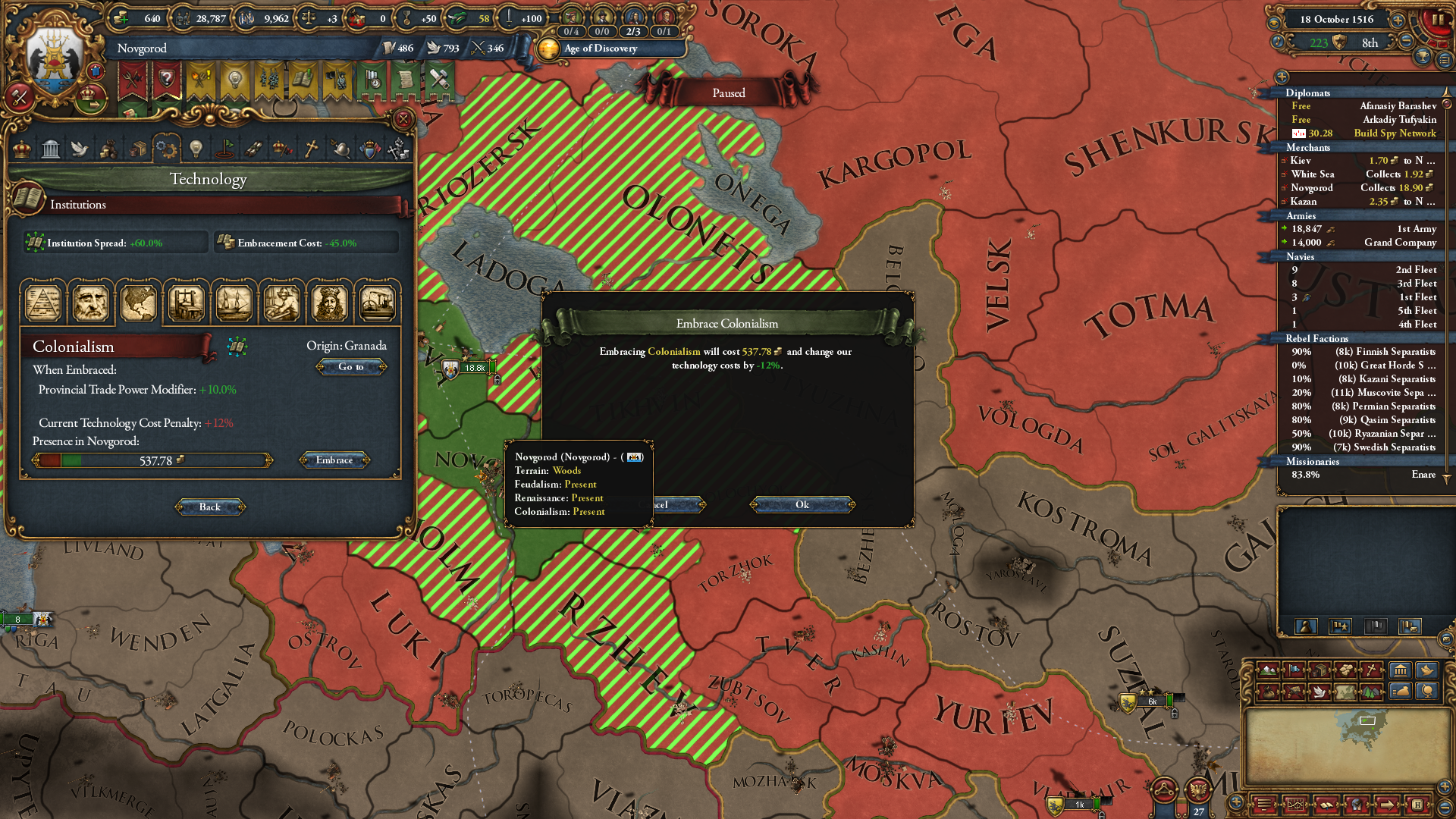Click the Embrace button for Colonialism
The height and width of the screenshot is (819, 1456).
click(x=334, y=460)
